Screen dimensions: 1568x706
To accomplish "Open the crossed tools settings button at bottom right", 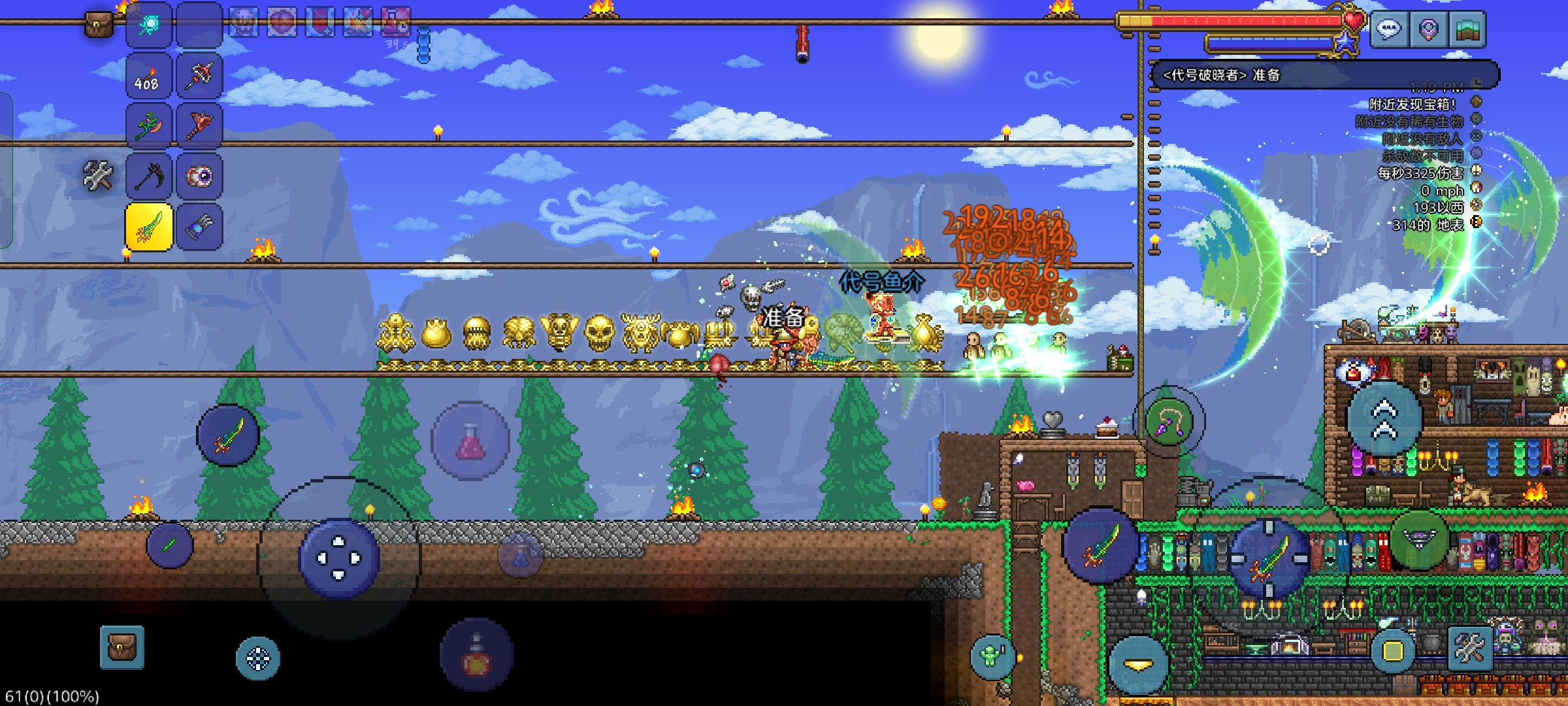I will (x=1470, y=648).
